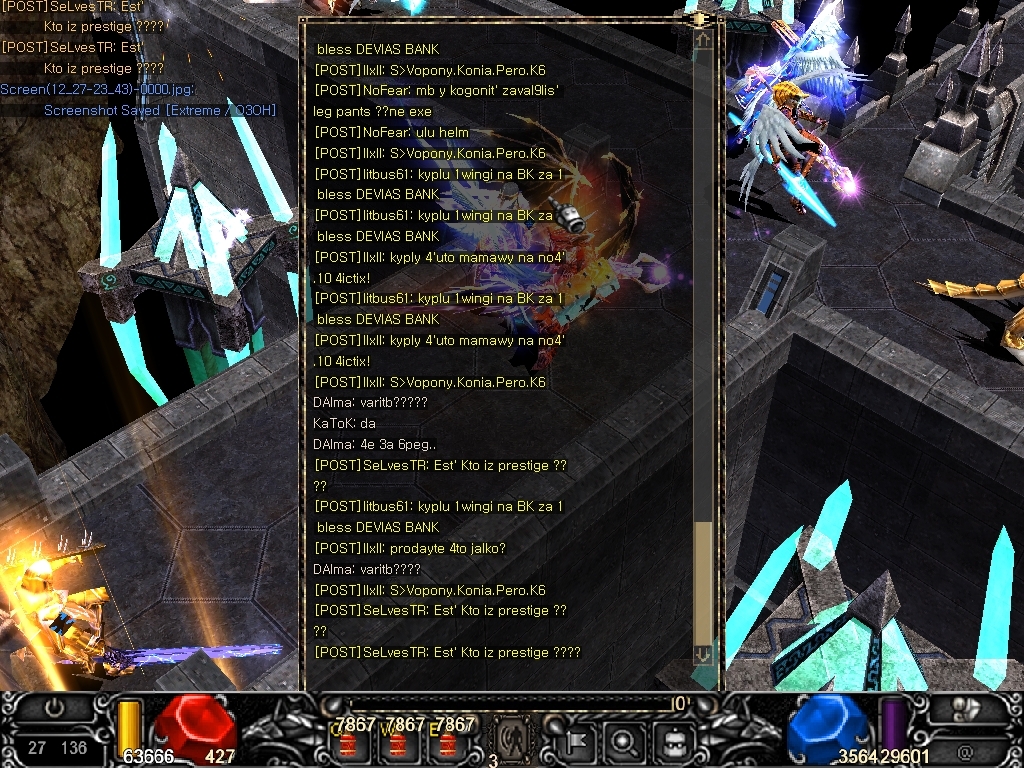Open the helmet face character button
The height and width of the screenshot is (768, 1024).
click(671, 742)
